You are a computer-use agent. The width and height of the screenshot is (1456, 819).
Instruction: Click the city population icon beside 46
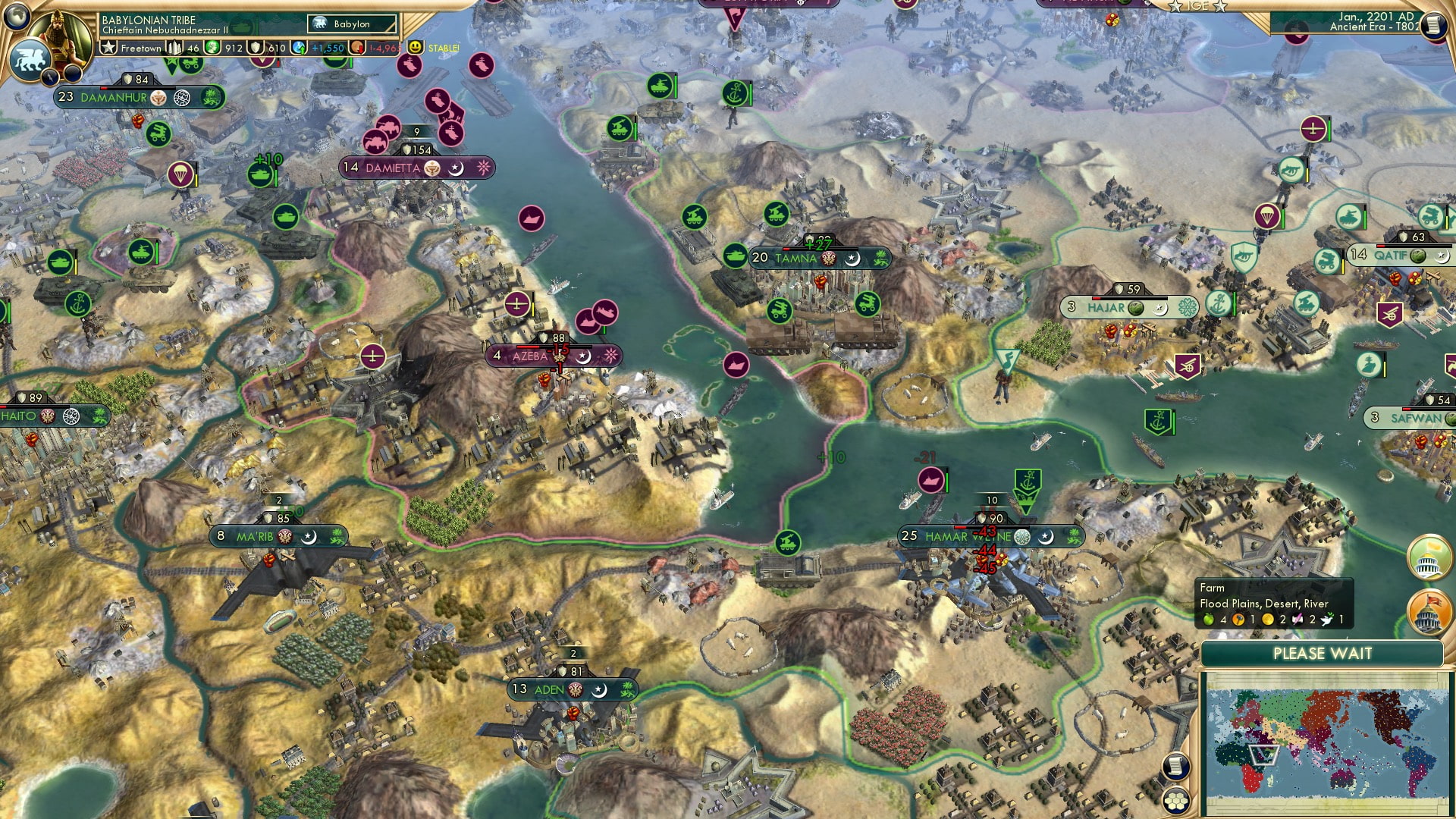174,48
